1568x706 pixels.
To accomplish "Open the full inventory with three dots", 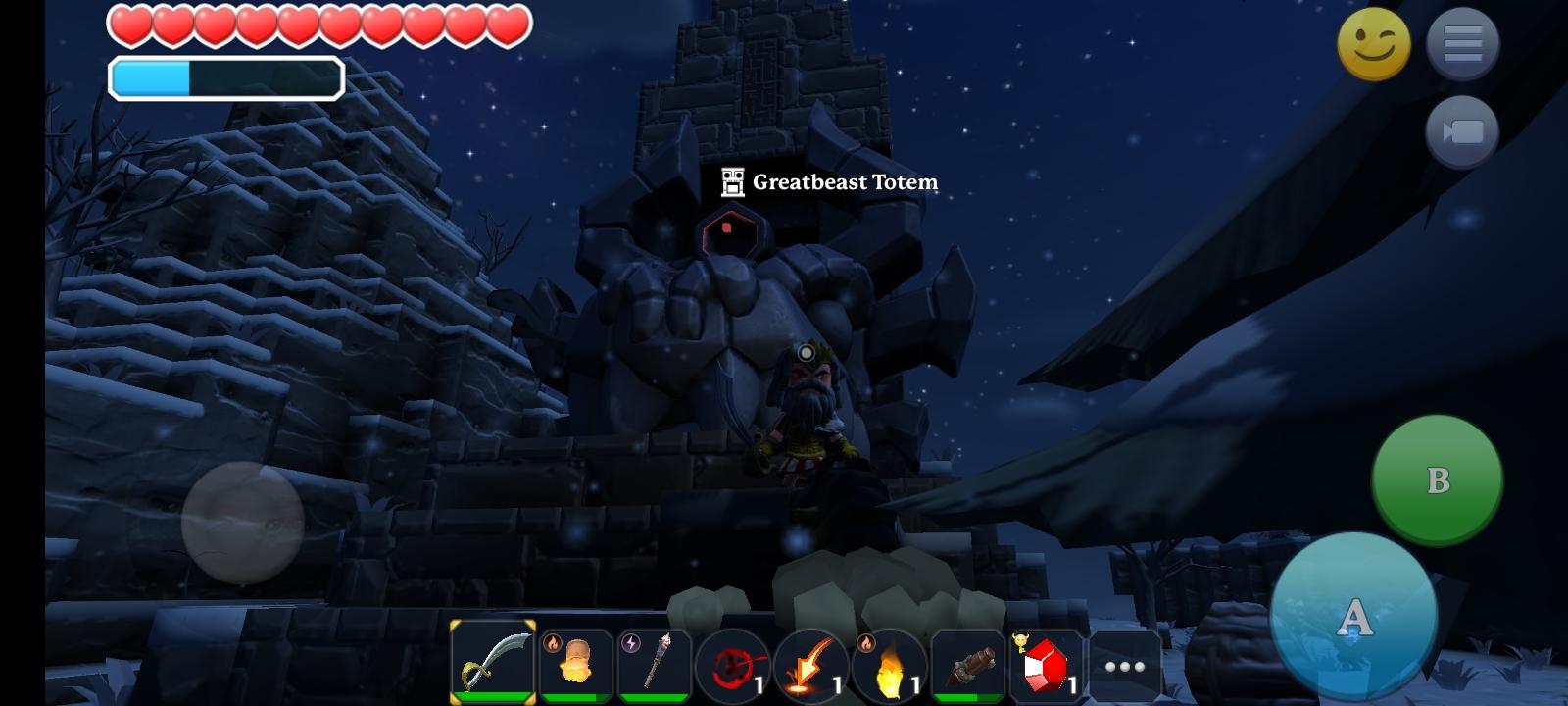I will [x=1125, y=667].
